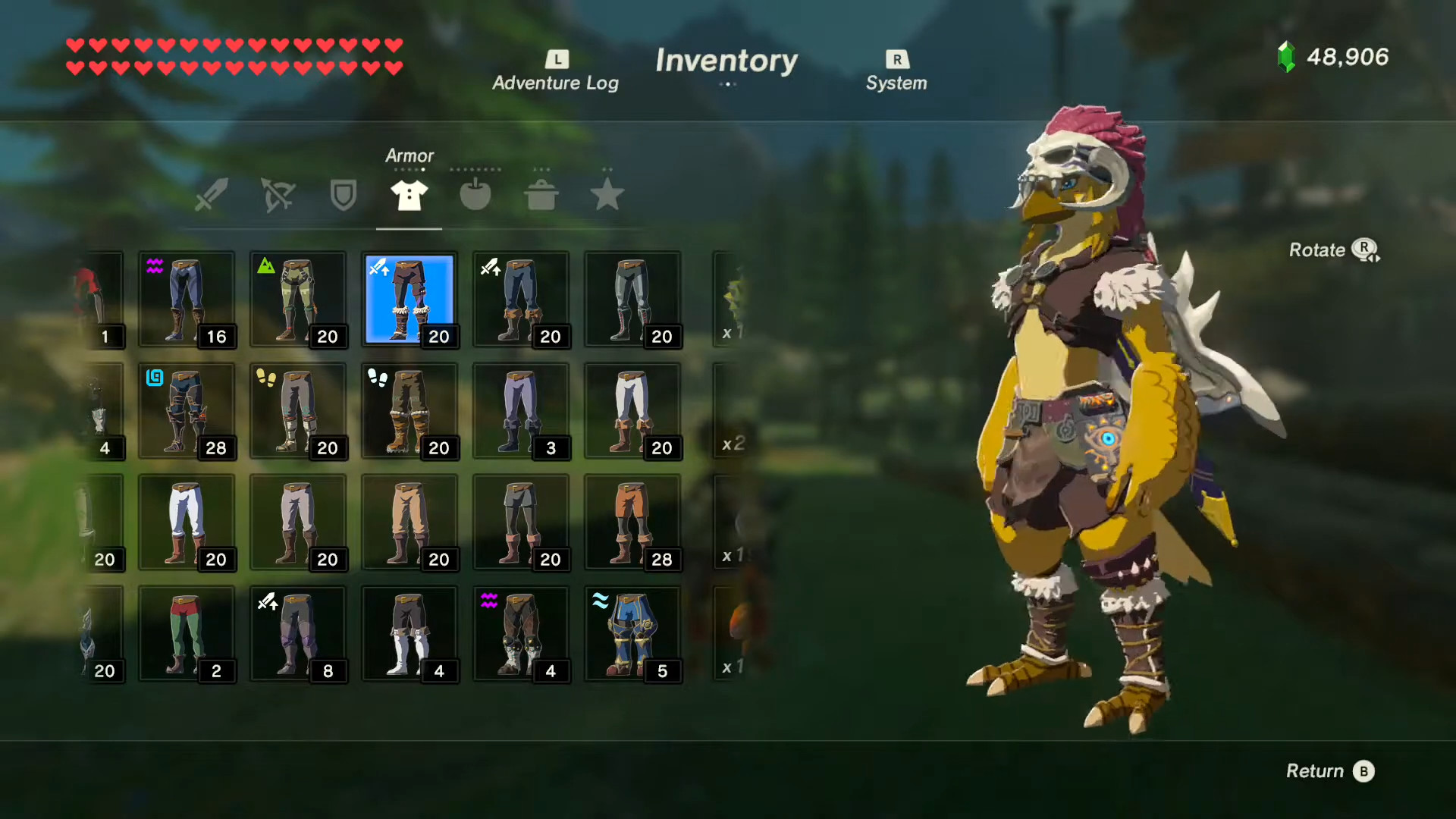The width and height of the screenshot is (1456, 819).
Task: Select the Sheikah stealth trousers with blue emblem
Action: coord(187,411)
